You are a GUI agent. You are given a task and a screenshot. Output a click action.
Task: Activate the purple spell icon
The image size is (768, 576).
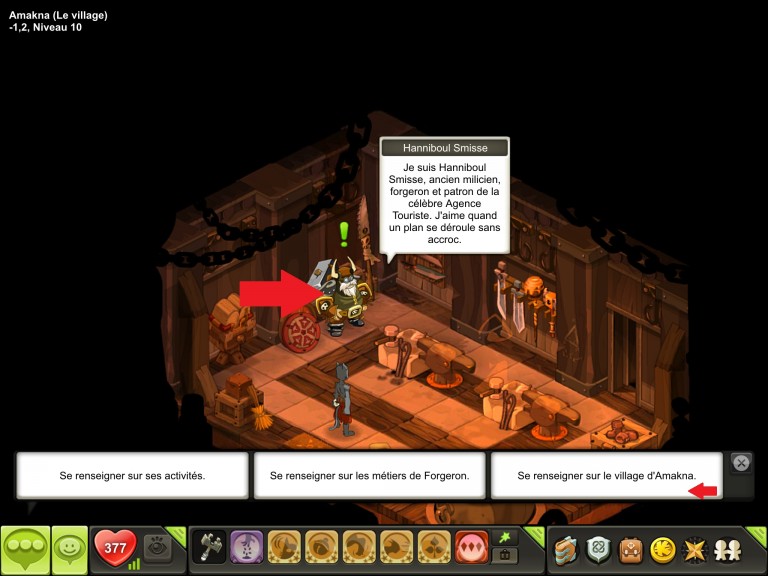click(x=247, y=548)
